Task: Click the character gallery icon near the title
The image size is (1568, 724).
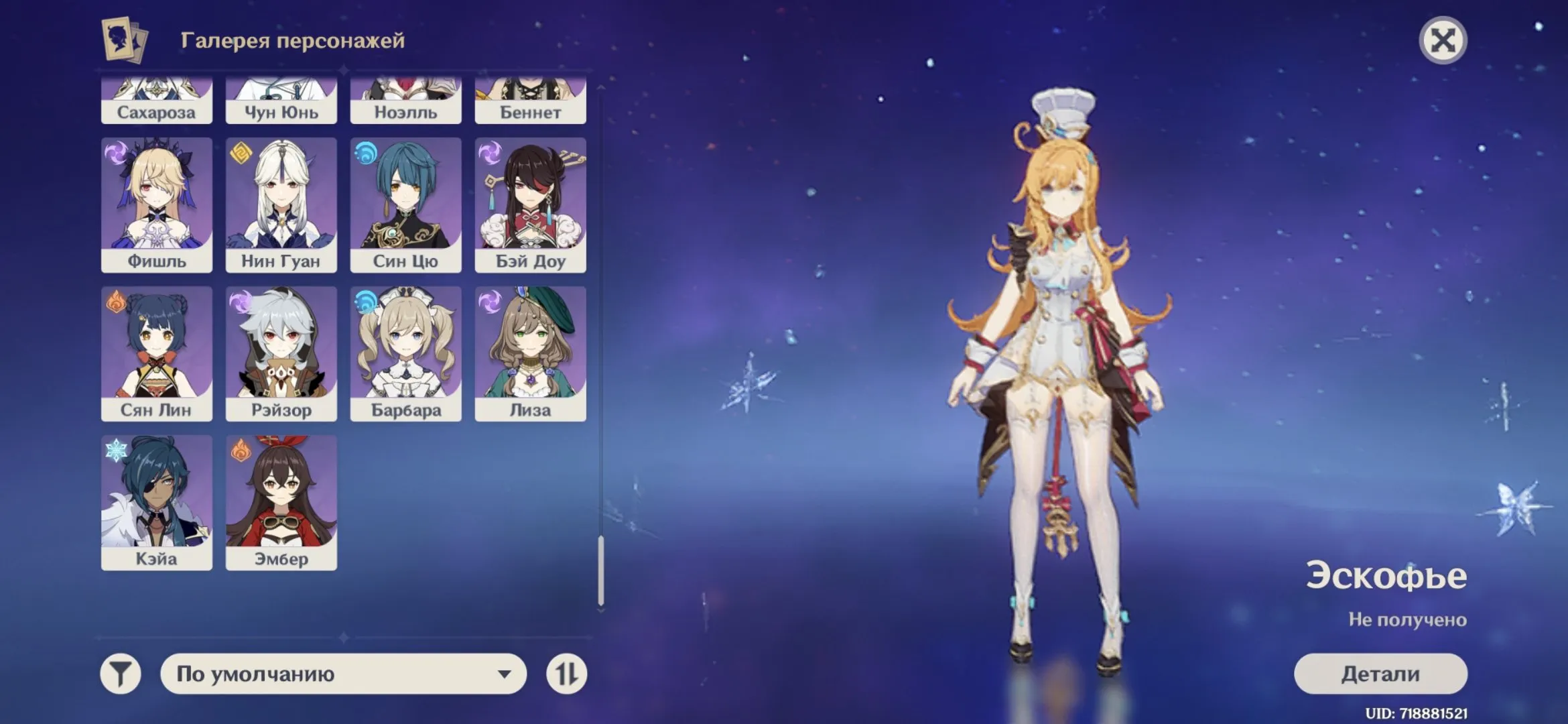Action: 123,40
